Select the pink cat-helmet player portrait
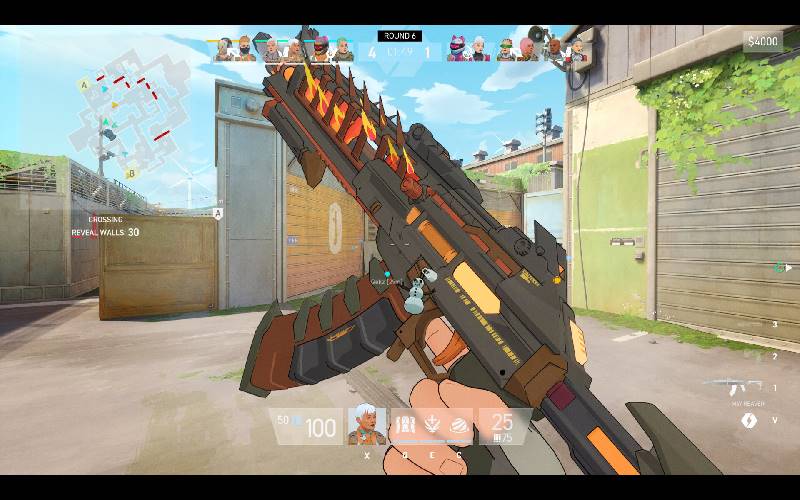 pyautogui.click(x=458, y=49)
